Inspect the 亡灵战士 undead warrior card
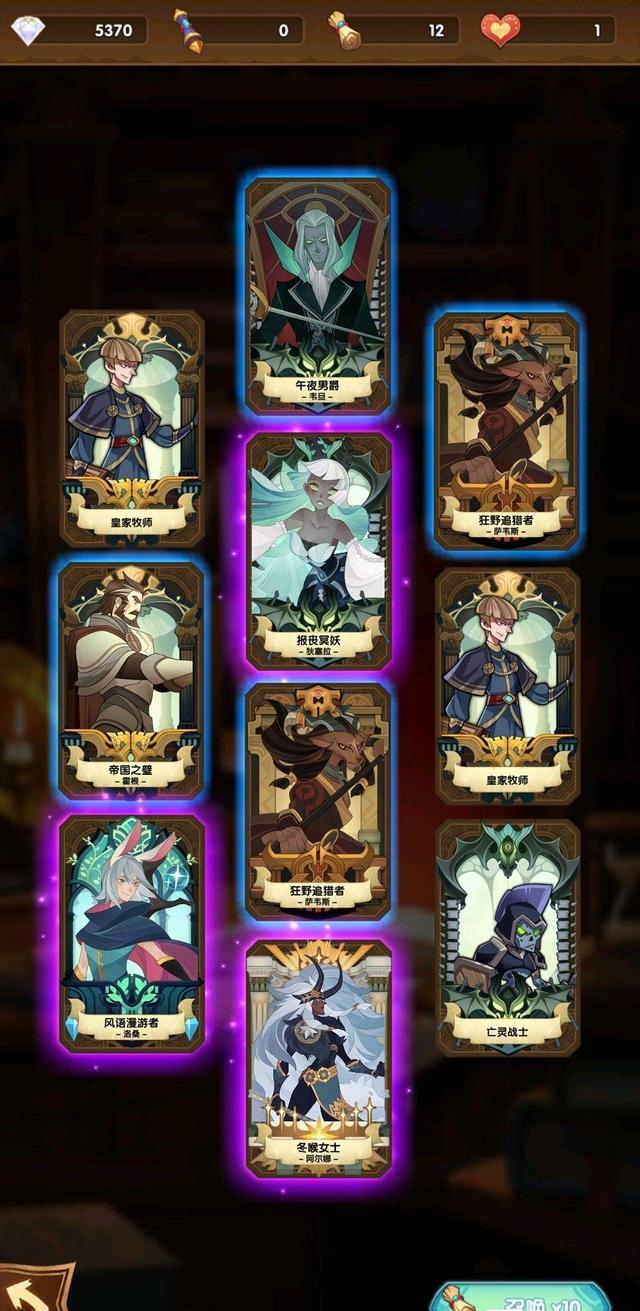Viewport: 640px width, 1311px height. pos(508,937)
